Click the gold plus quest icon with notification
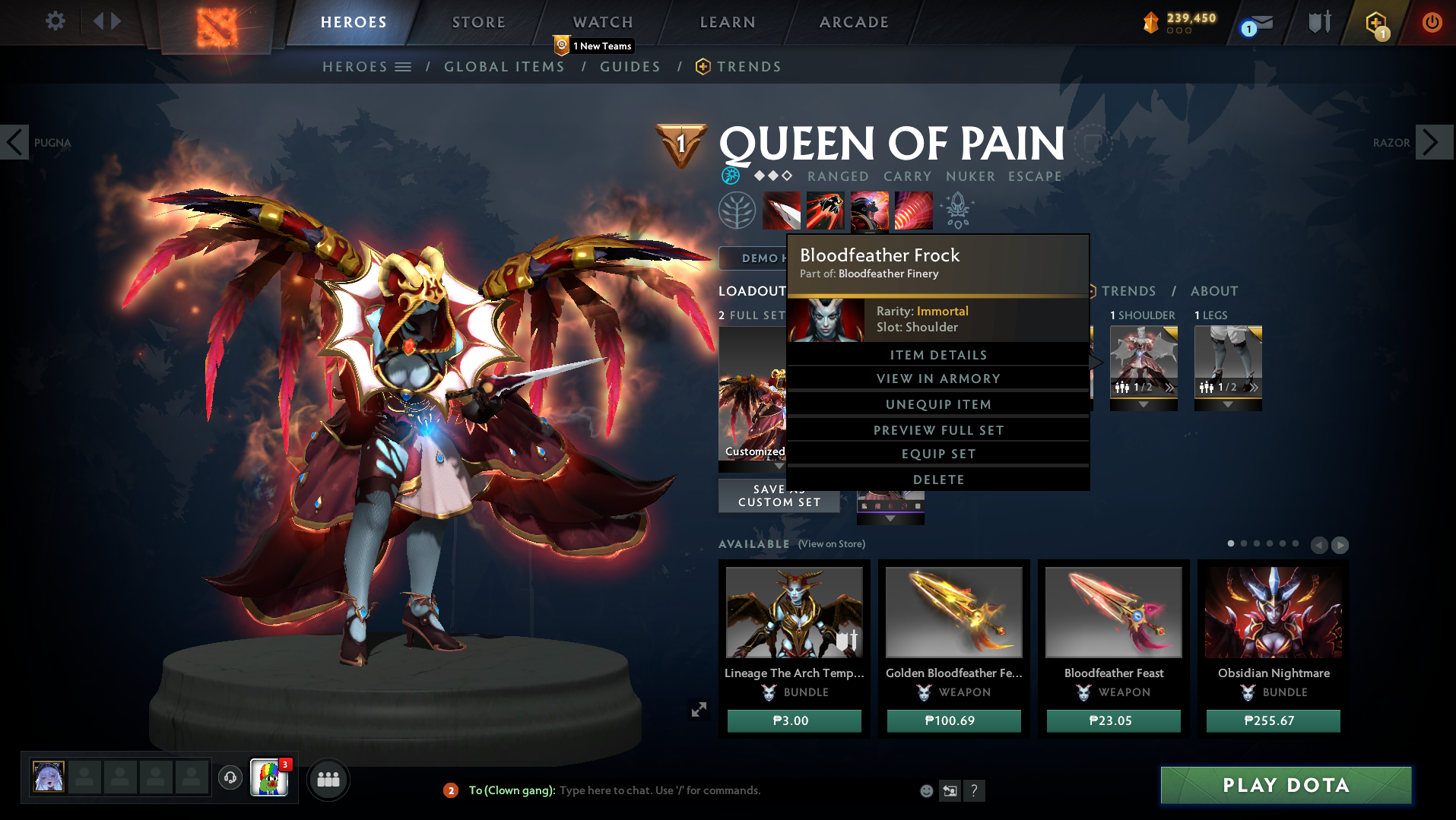Viewport: 1456px width, 820px height. tap(1376, 22)
